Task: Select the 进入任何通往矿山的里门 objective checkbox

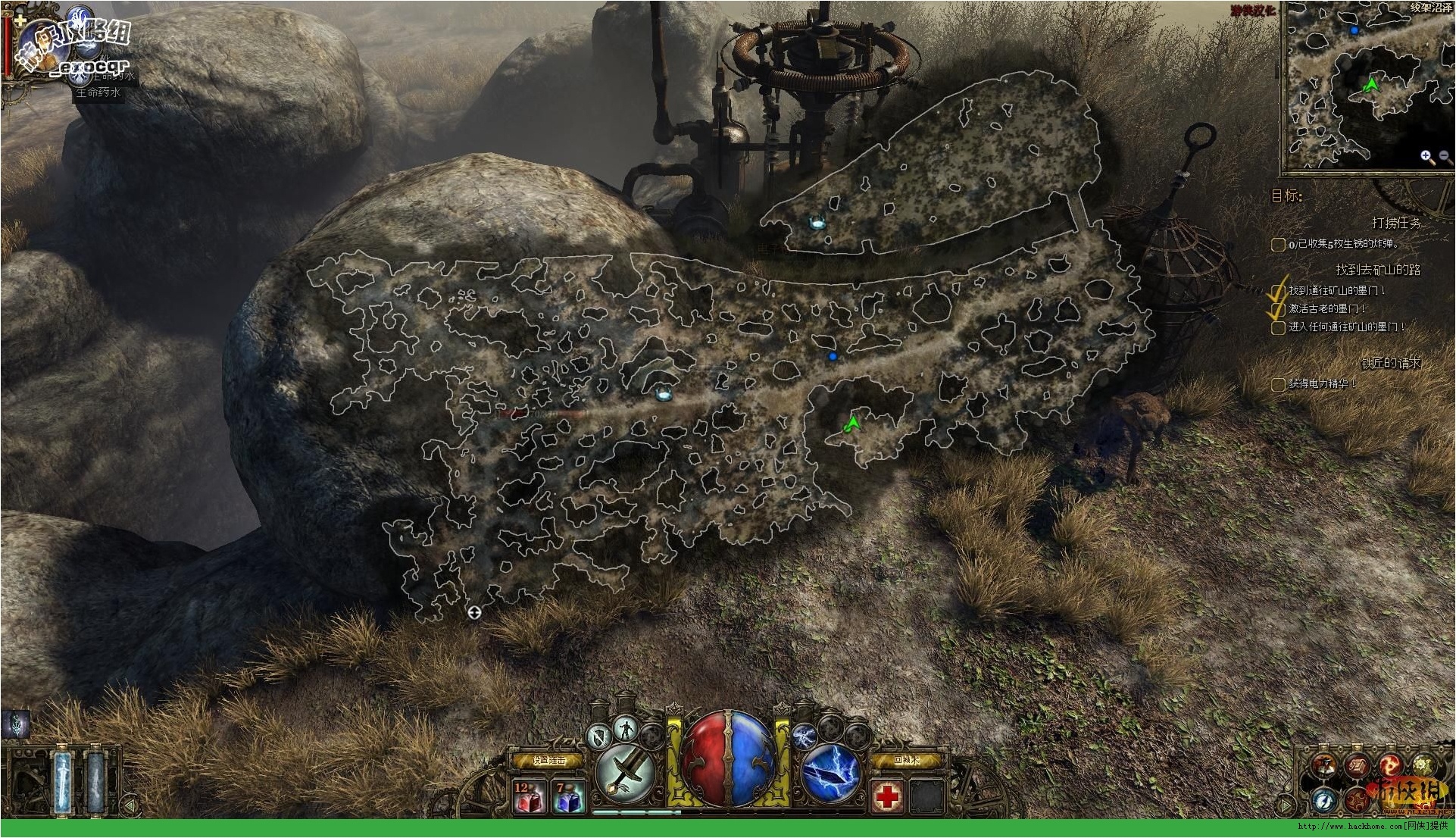Action: click(1278, 327)
